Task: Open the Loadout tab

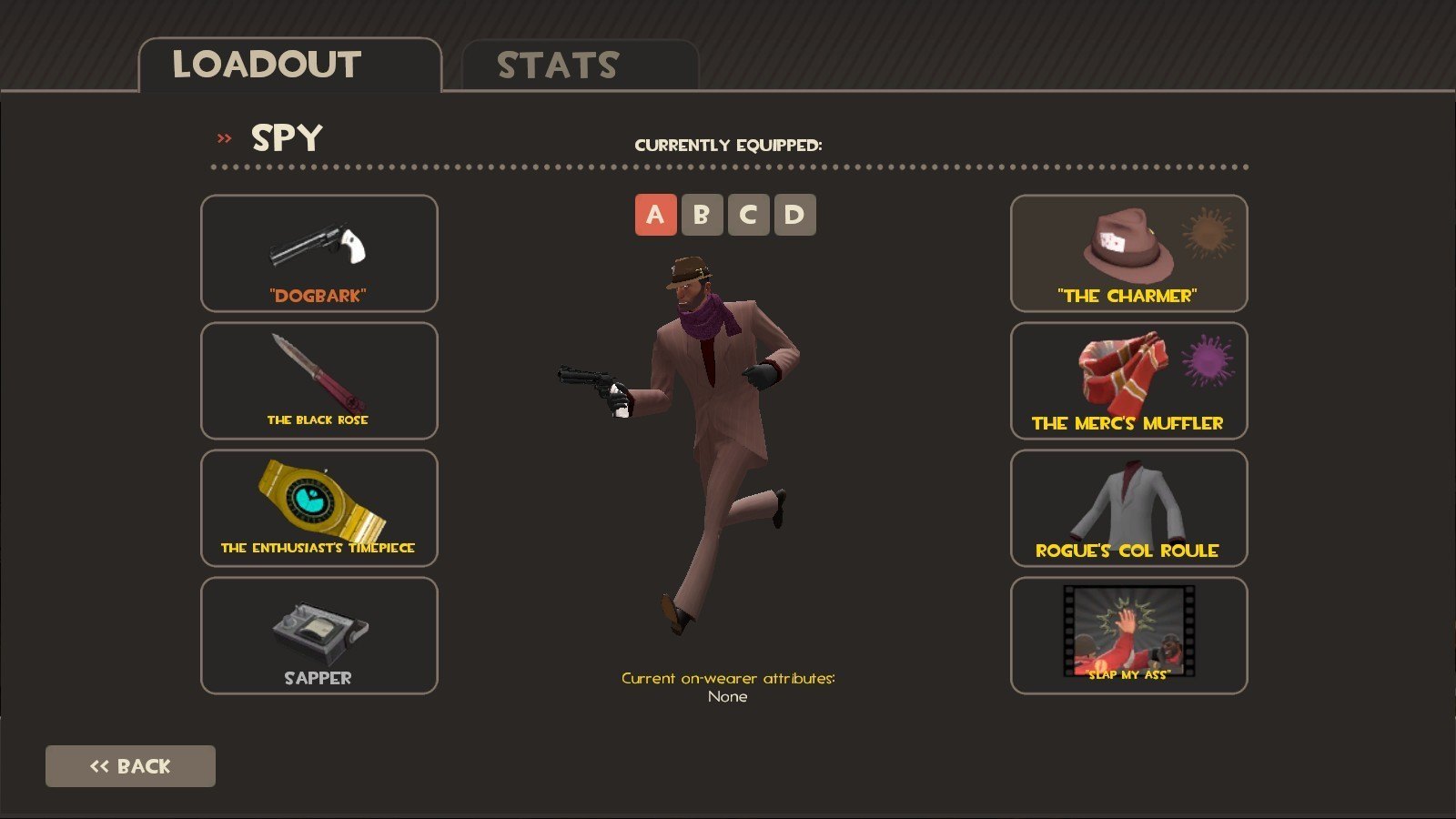Action: [289, 66]
